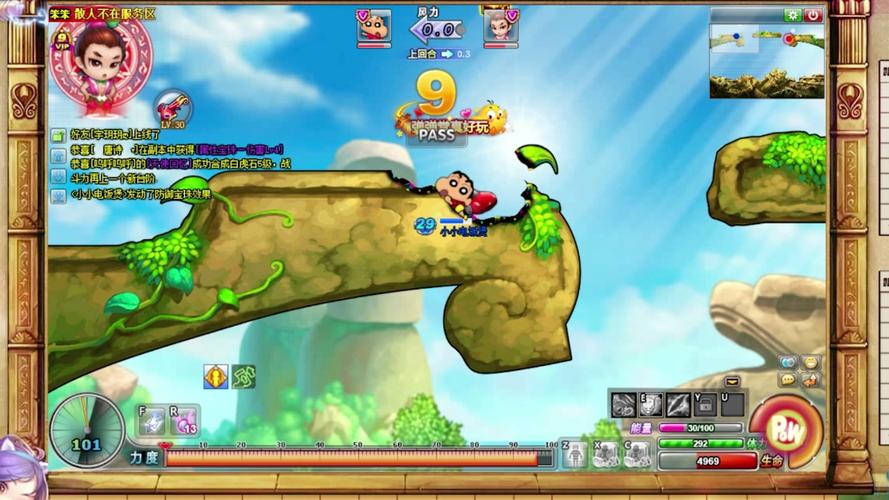Screen dimensions: 889x500
Task: Open the chat speech bubble button
Action: pyautogui.click(x=789, y=380)
